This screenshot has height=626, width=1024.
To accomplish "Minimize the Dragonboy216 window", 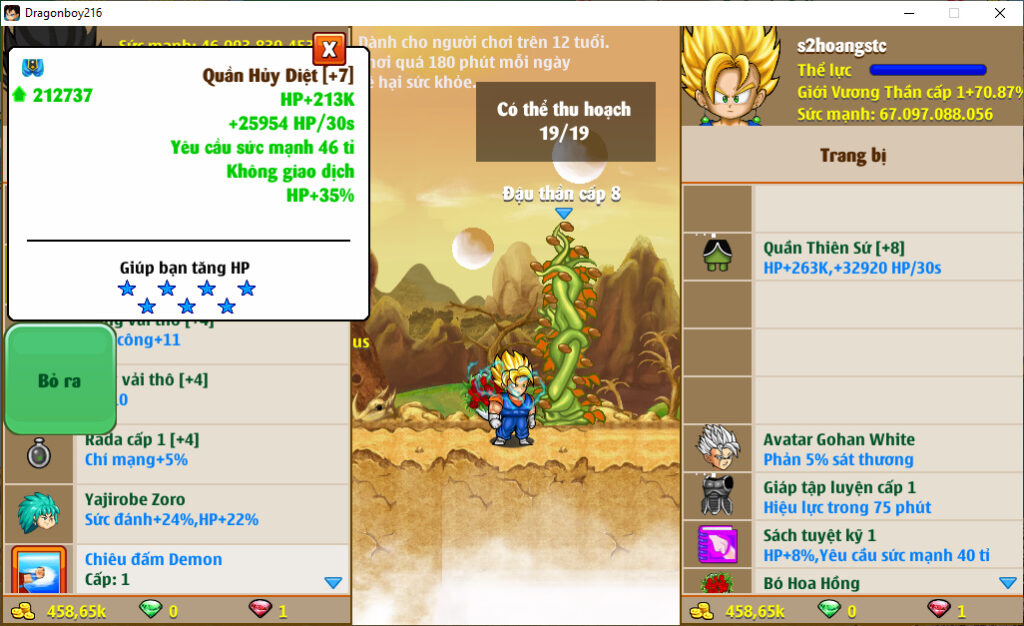I will (908, 13).
